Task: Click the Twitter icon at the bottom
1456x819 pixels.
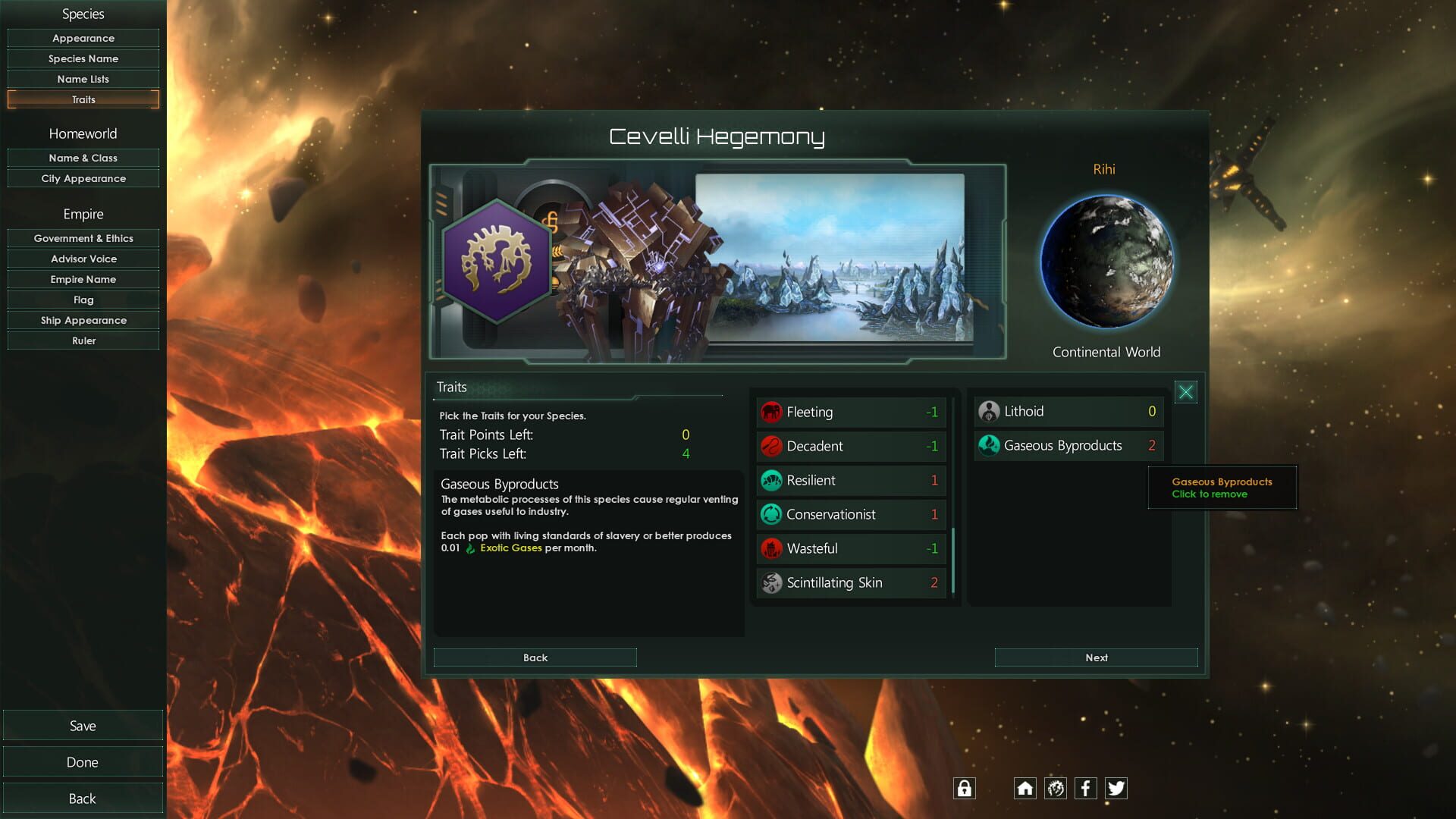Action: point(1116,789)
